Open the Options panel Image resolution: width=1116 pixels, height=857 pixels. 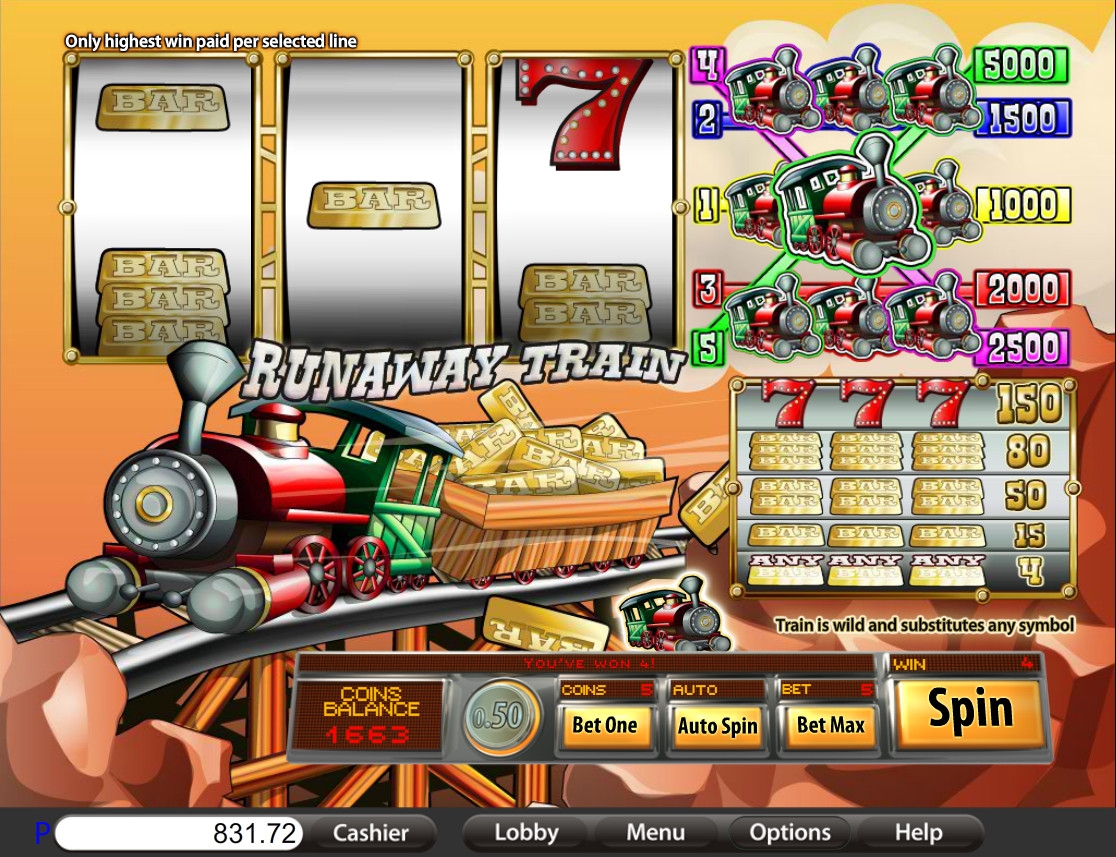pos(790,832)
